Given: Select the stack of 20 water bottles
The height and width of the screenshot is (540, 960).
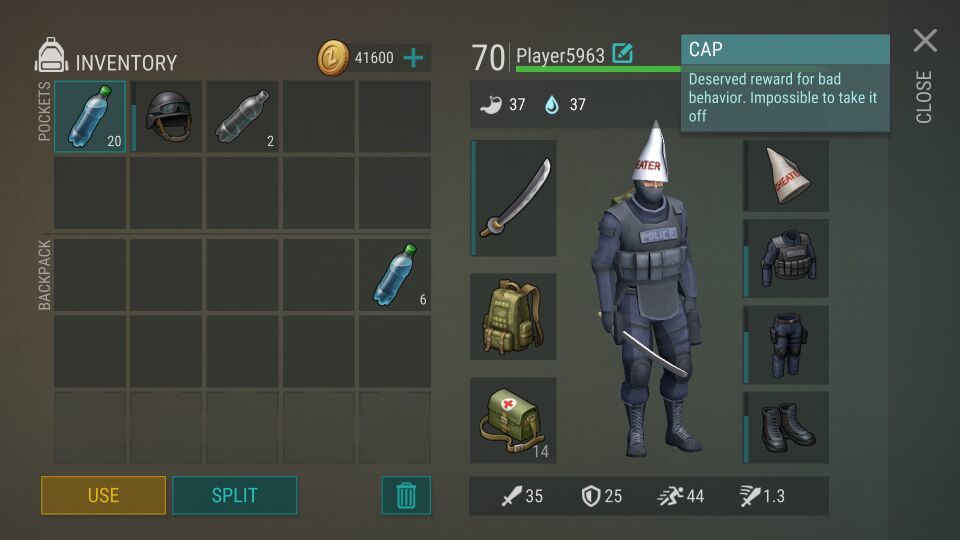Looking at the screenshot, I should [x=90, y=116].
